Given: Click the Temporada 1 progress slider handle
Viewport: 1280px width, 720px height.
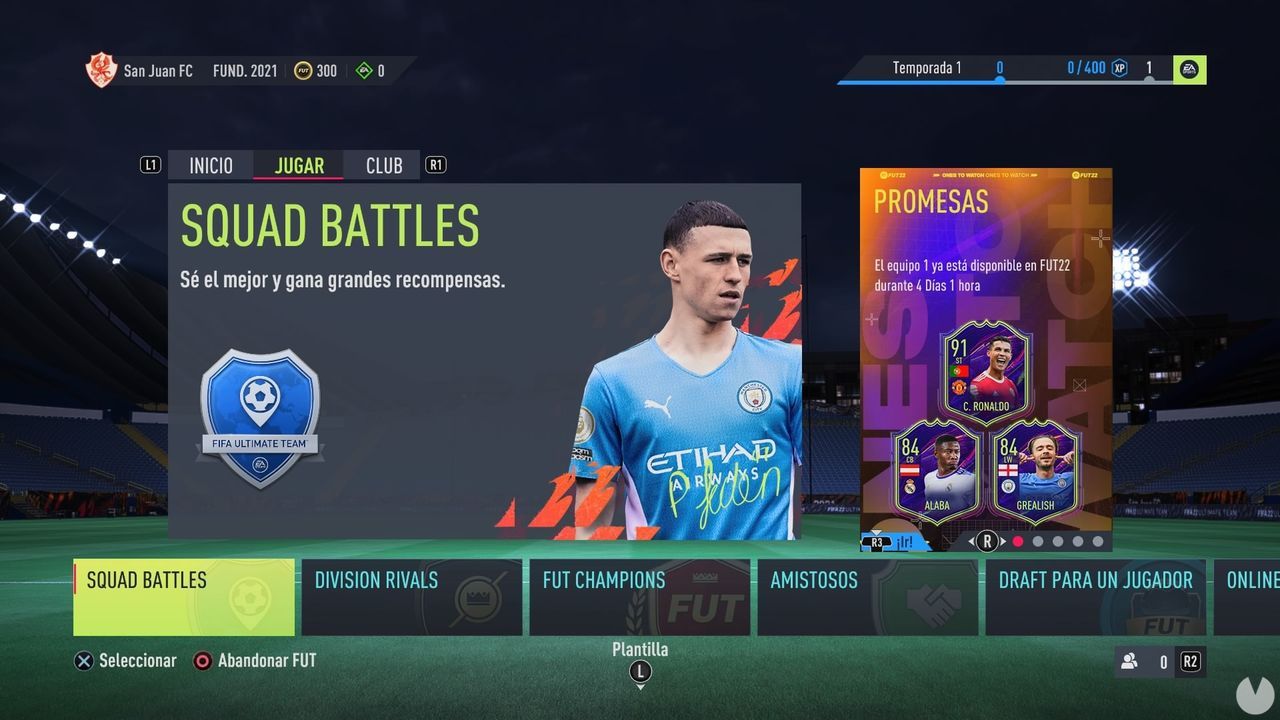Looking at the screenshot, I should (999, 82).
